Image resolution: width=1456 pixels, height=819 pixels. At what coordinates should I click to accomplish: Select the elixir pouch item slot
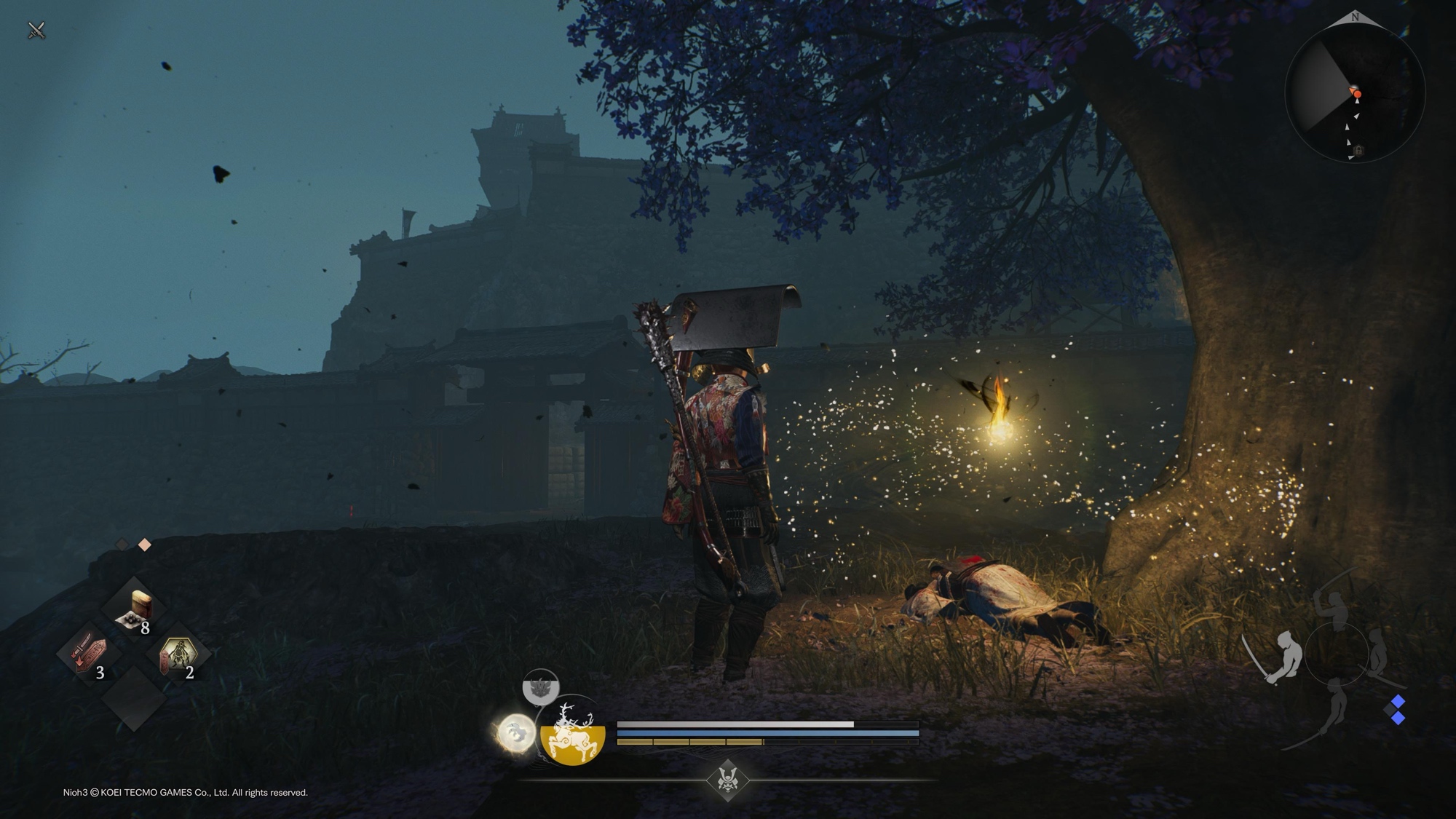133,609
